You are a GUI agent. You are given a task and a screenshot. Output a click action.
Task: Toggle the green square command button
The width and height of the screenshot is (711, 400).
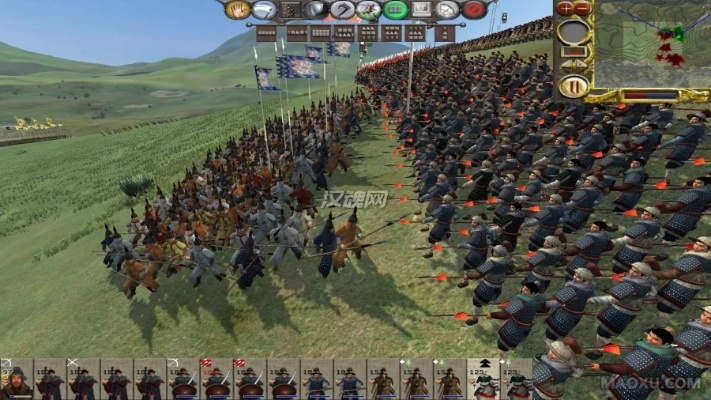(x=396, y=10)
